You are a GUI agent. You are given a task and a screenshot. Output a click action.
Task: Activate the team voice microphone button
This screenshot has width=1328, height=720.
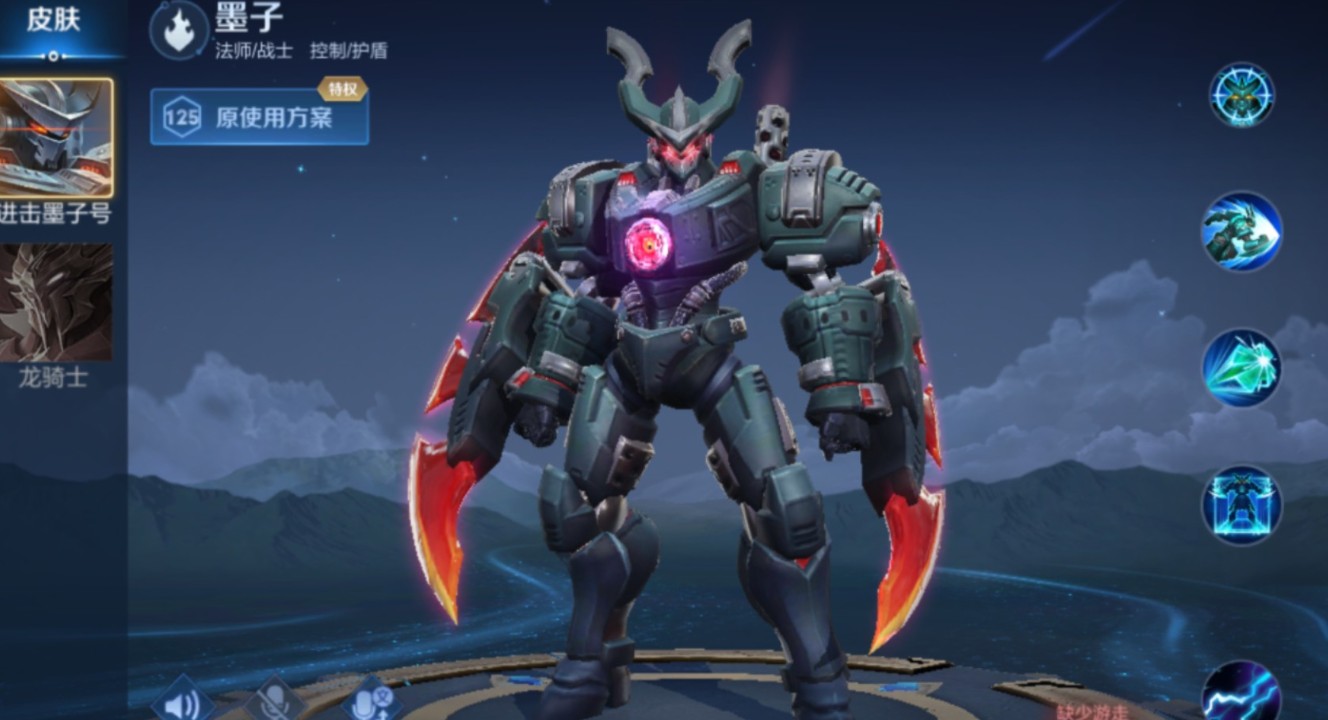pos(370,700)
